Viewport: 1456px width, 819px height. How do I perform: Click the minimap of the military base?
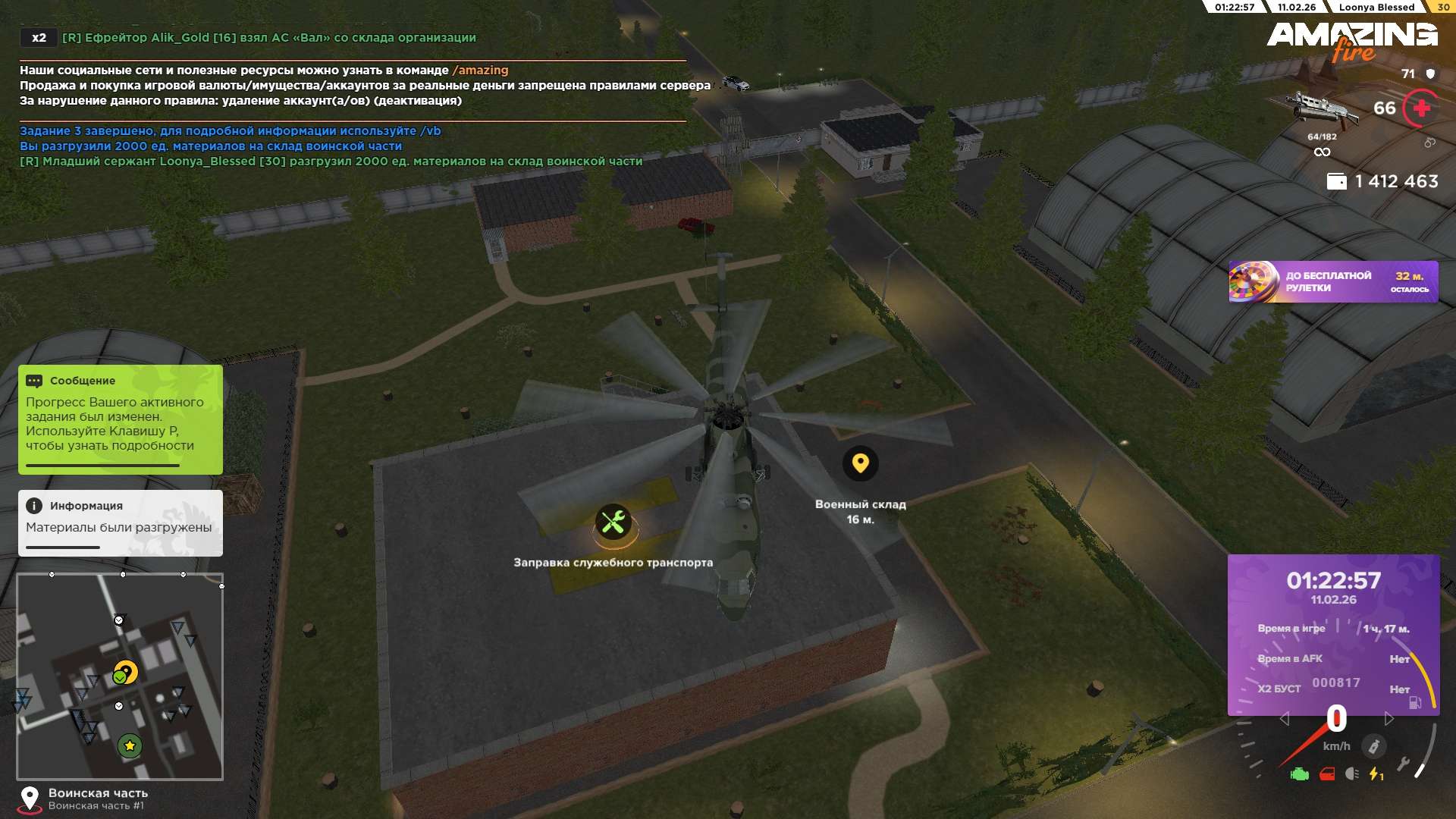click(120, 676)
